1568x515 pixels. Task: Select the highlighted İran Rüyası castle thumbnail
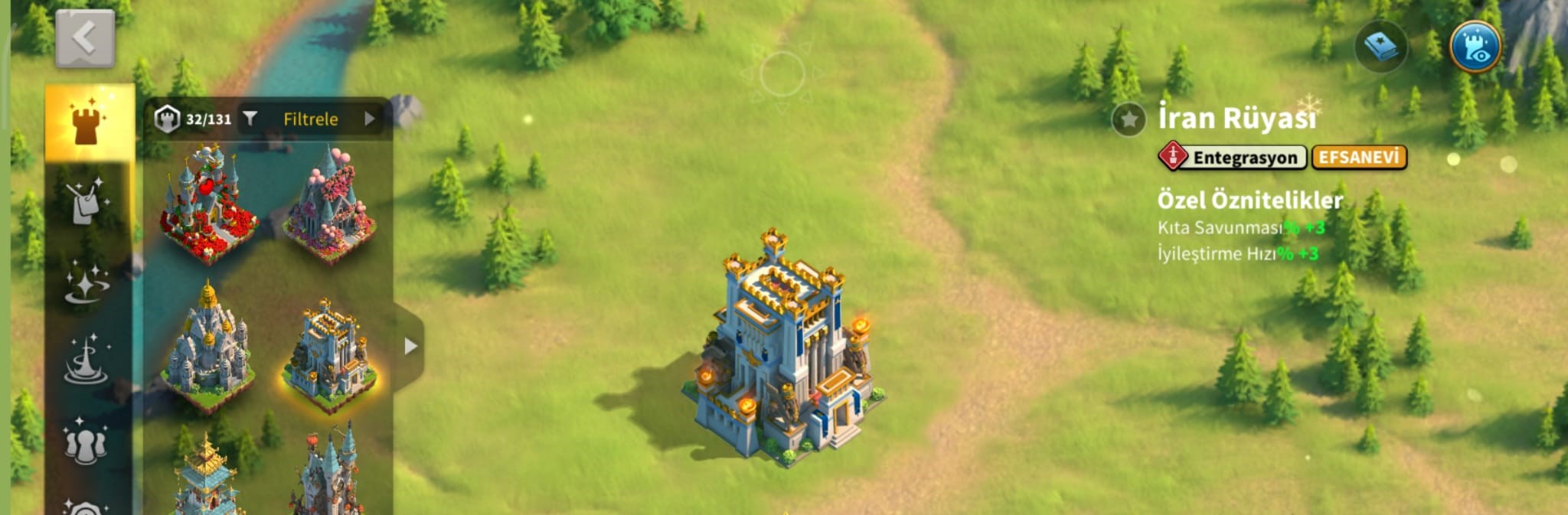pos(329,354)
